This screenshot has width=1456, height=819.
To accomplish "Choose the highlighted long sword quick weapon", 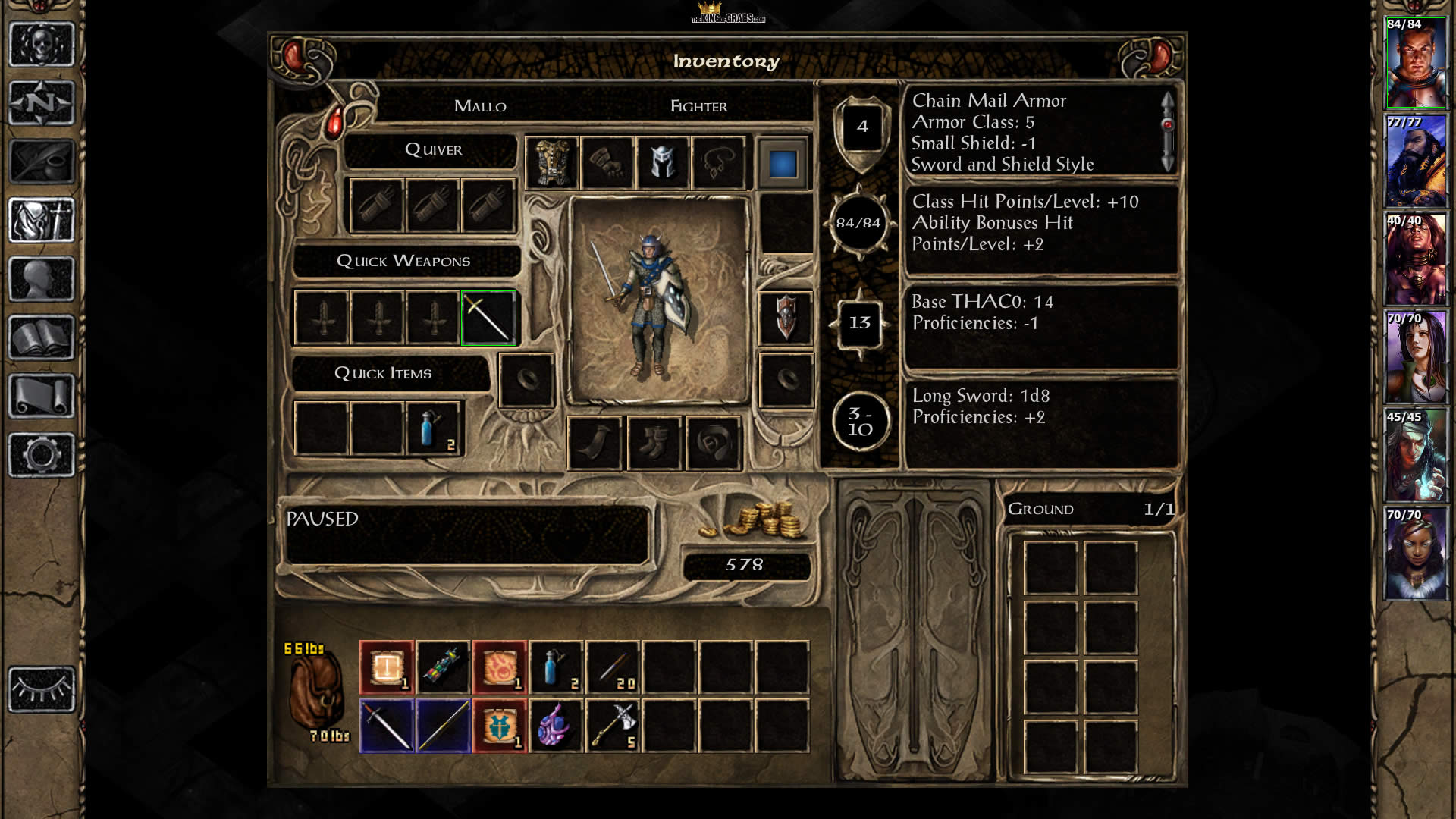I will 488,318.
